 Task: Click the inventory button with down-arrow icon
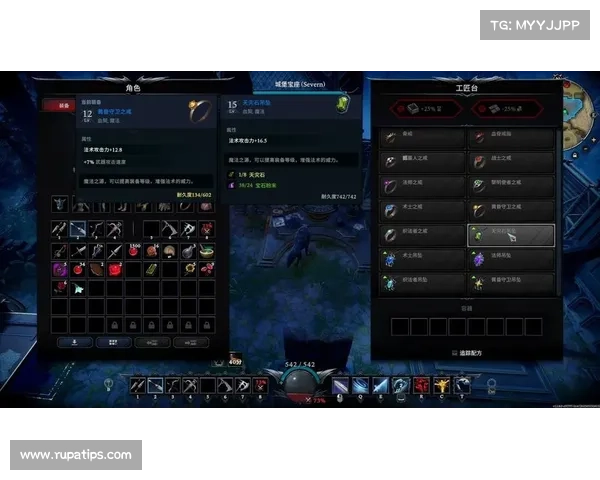coord(74,341)
